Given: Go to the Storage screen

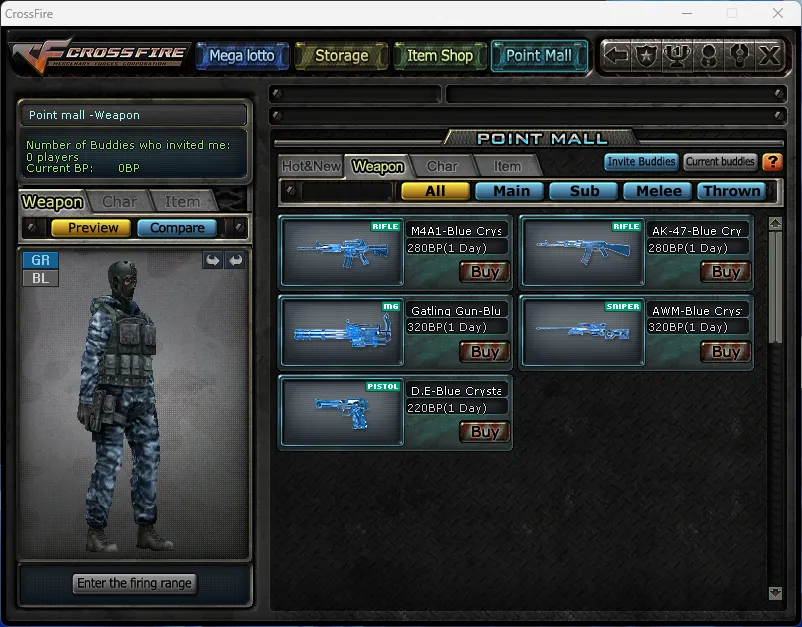Looking at the screenshot, I should [x=341, y=56].
